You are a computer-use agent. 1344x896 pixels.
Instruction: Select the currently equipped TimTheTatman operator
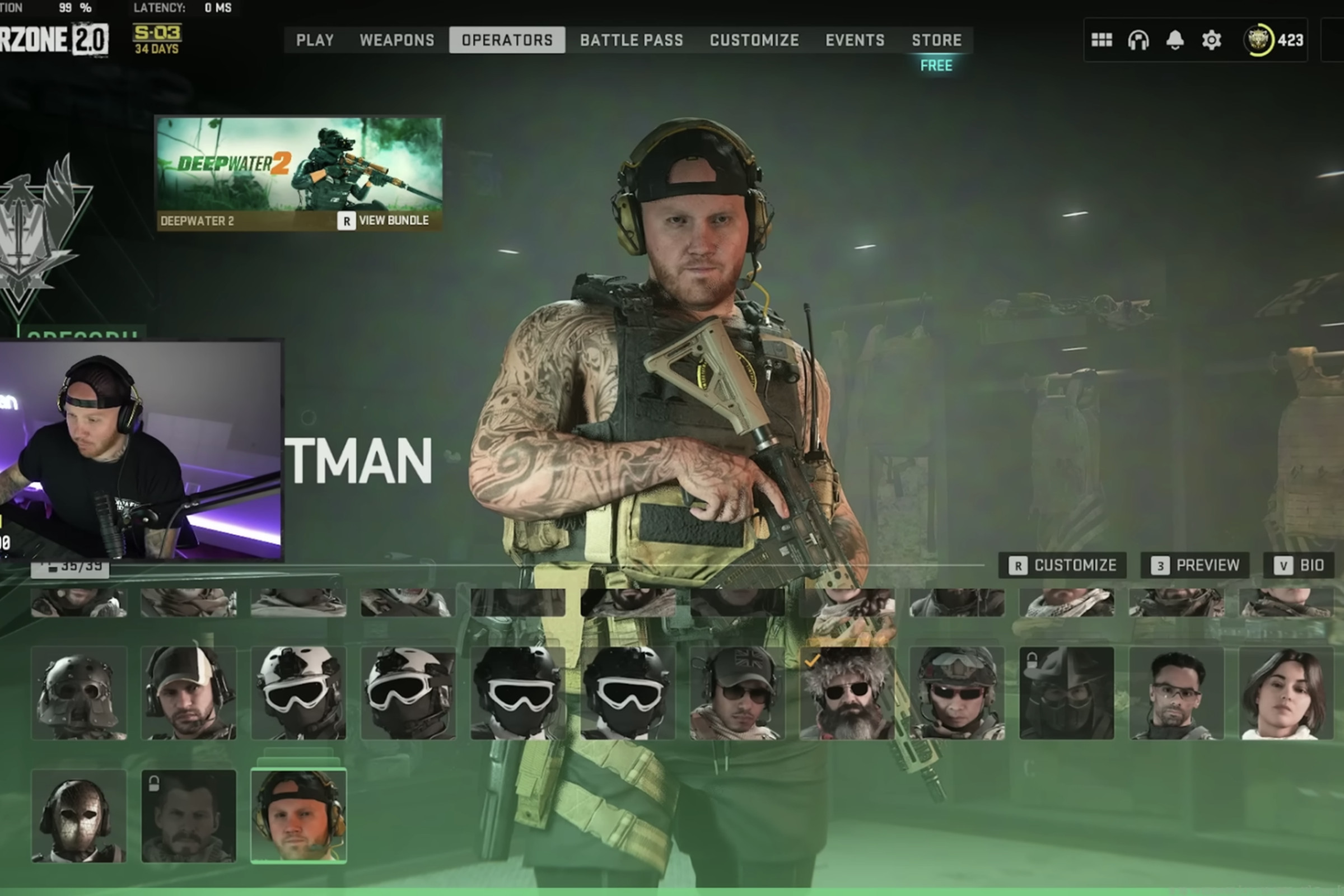pyautogui.click(x=299, y=817)
